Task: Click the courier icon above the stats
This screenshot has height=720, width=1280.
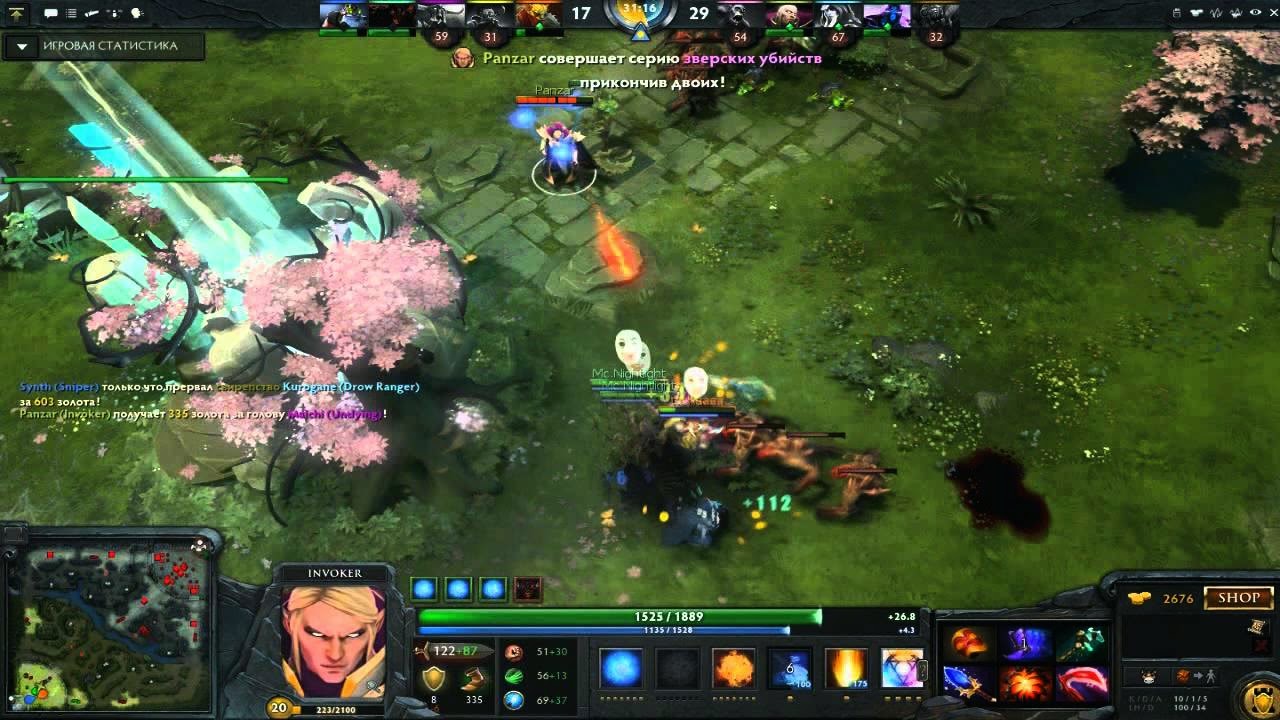Action: [x=1148, y=675]
